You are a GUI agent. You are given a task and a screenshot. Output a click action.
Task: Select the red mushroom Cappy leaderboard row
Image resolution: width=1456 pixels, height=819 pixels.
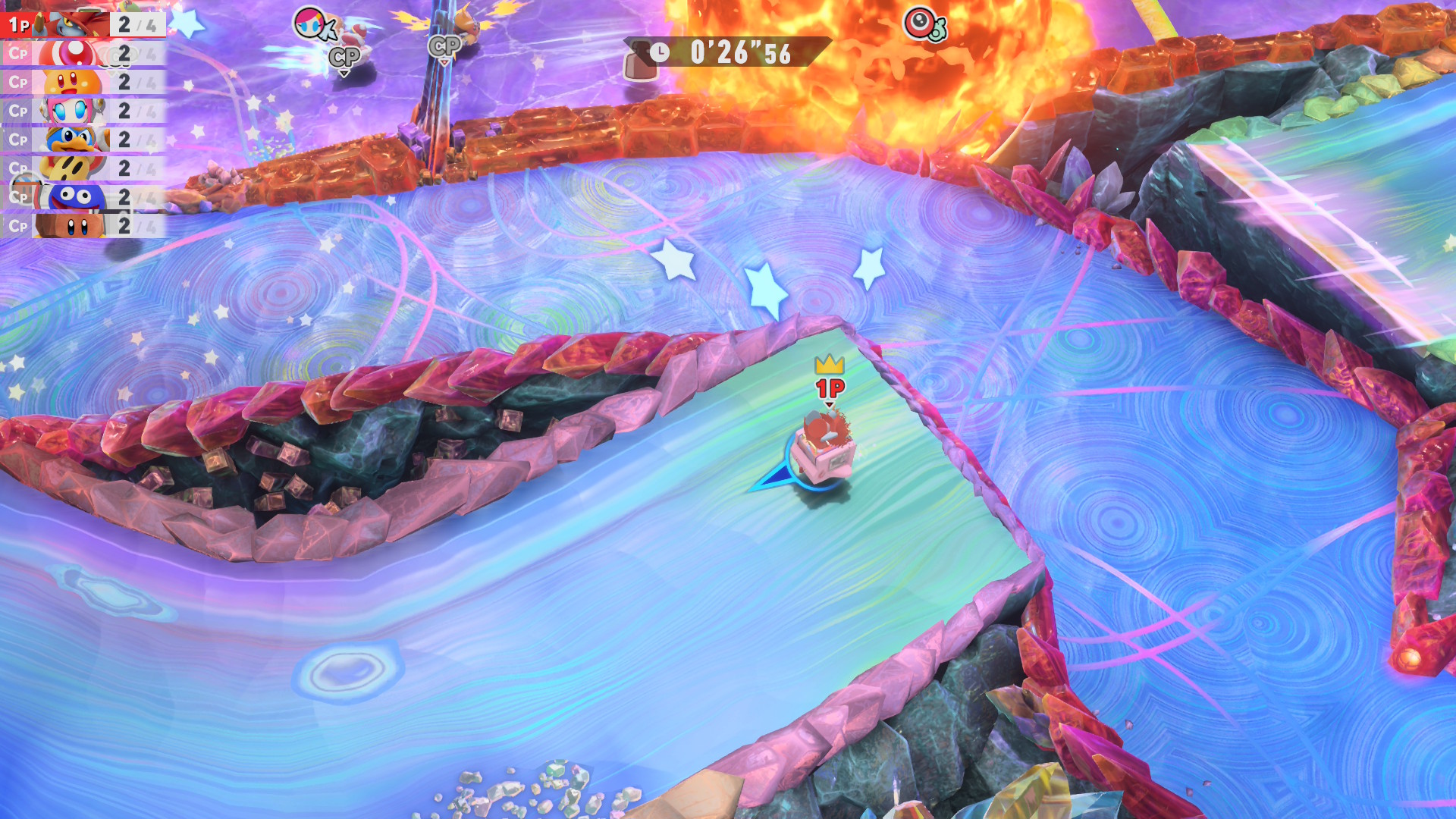83,53
